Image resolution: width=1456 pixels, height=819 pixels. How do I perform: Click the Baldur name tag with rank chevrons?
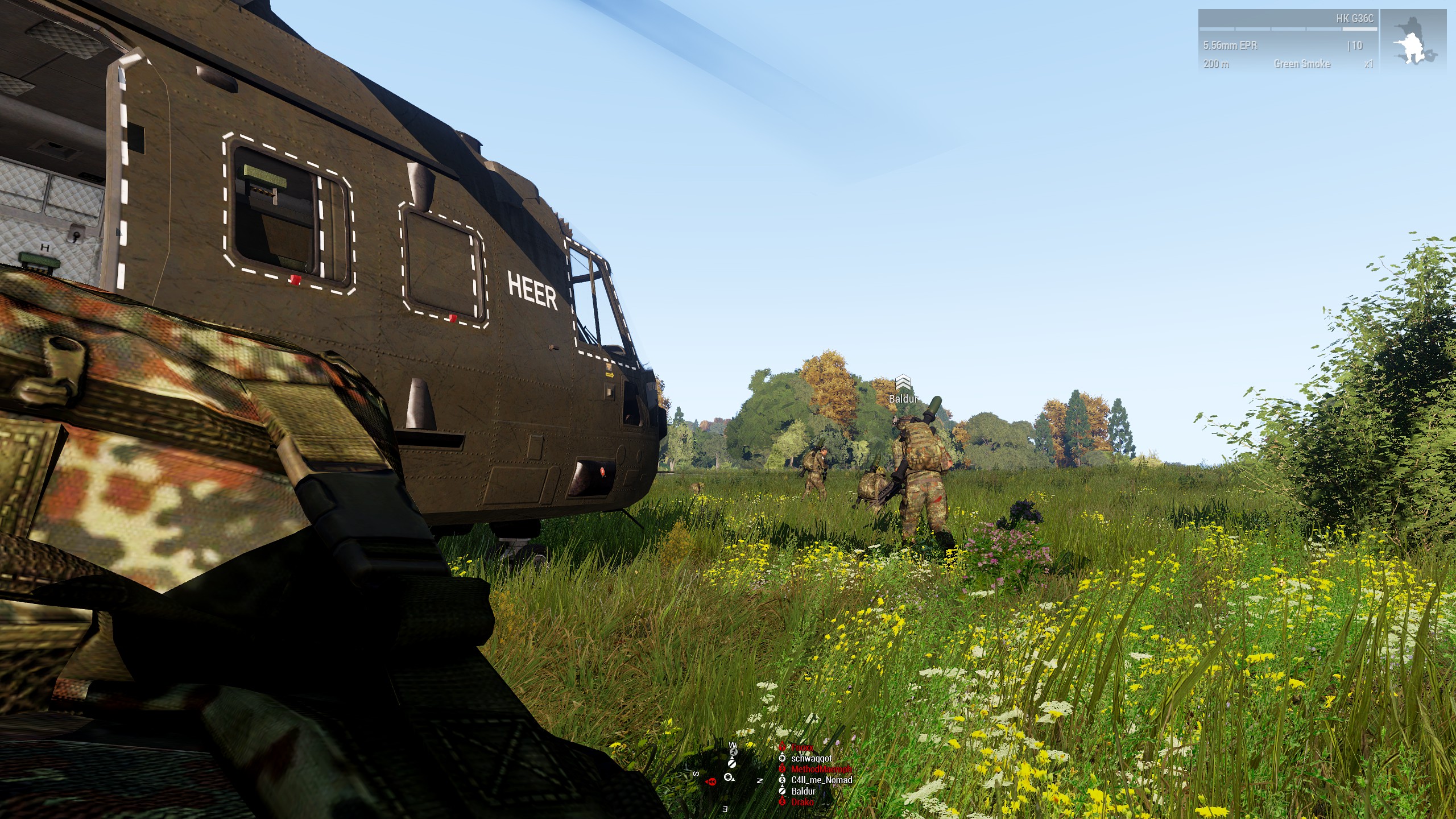click(903, 392)
